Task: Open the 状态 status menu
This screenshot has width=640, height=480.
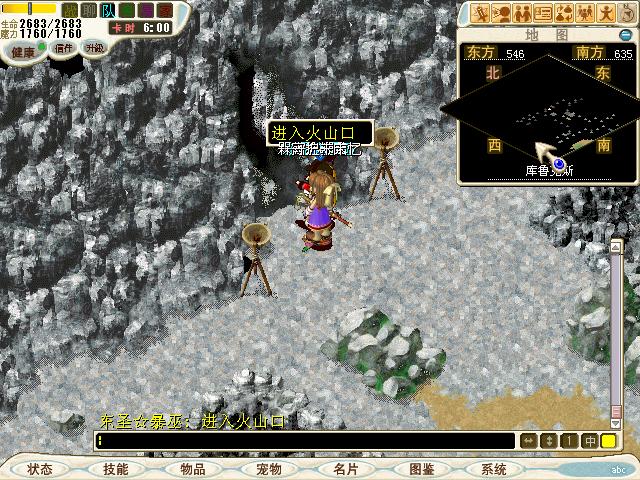Action: (x=40, y=469)
